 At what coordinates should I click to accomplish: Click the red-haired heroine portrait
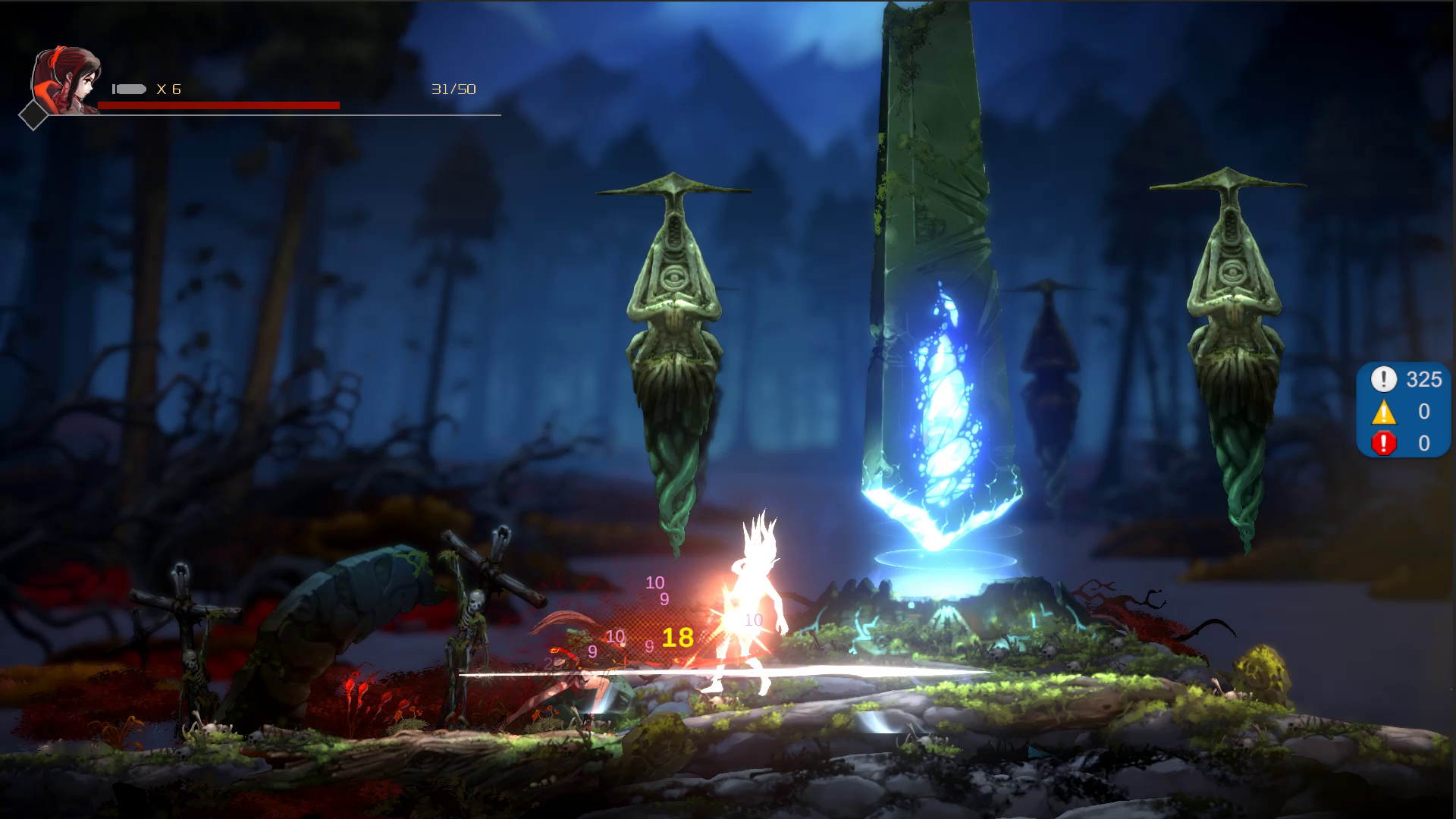[x=67, y=79]
